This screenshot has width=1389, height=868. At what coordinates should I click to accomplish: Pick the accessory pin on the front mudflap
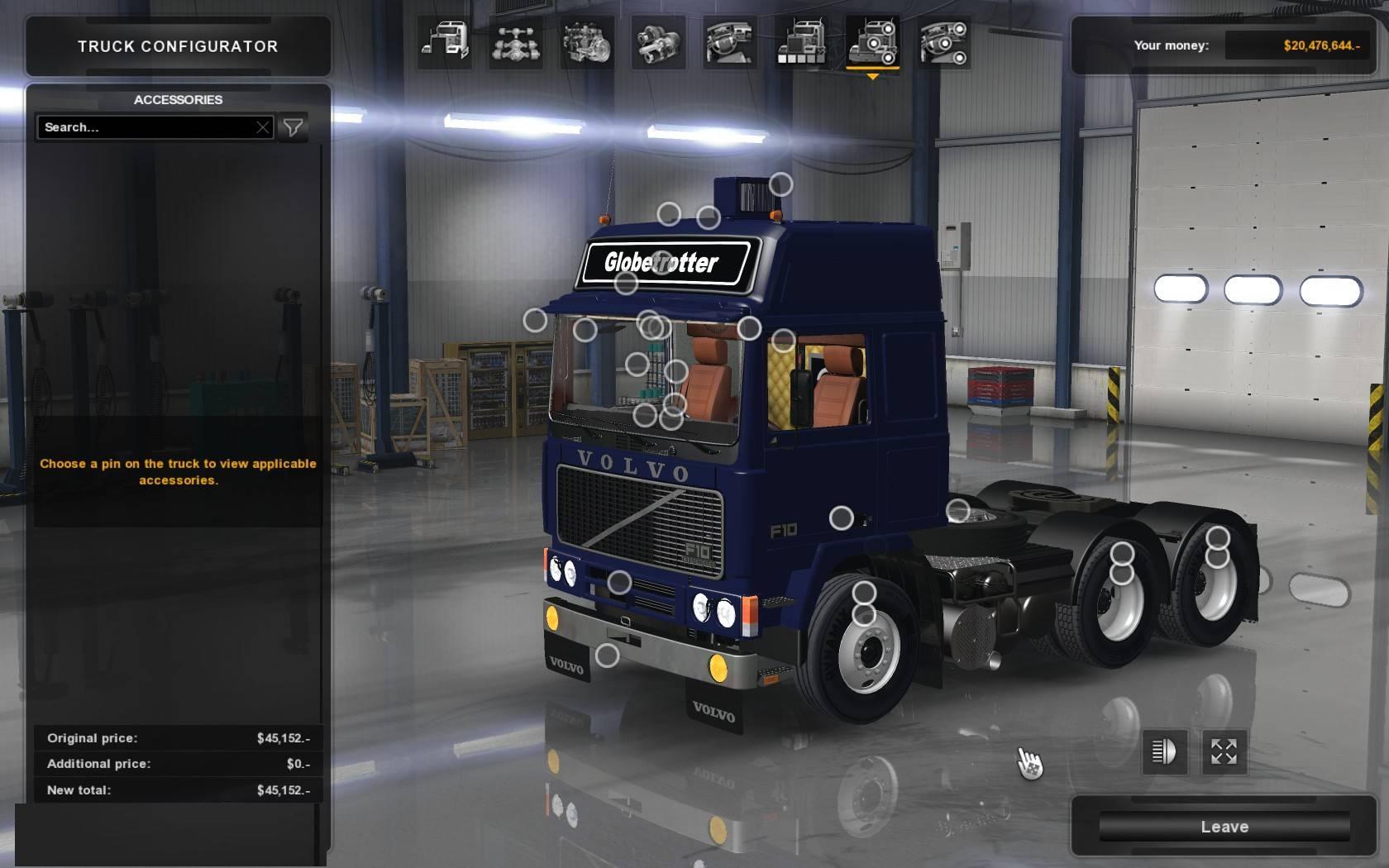tap(608, 656)
